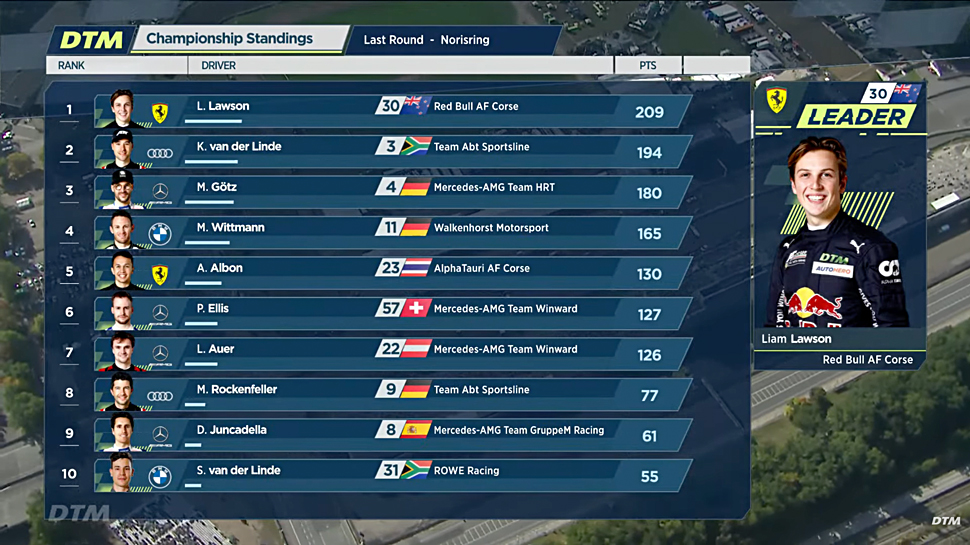Sort by the RANK column header
970x545 pixels.
pyautogui.click(x=72, y=66)
